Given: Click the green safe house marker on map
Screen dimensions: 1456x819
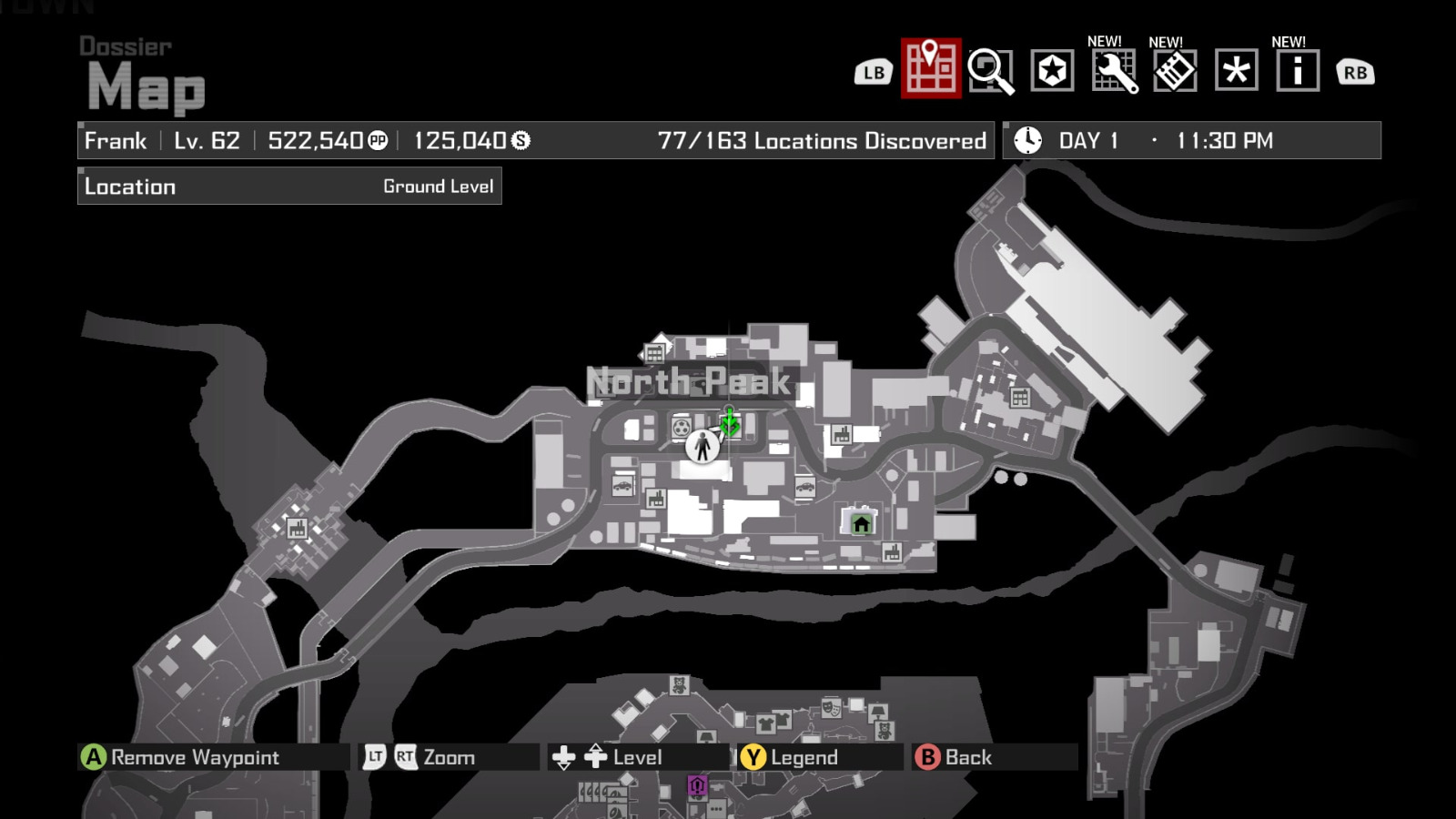Looking at the screenshot, I should [860, 524].
